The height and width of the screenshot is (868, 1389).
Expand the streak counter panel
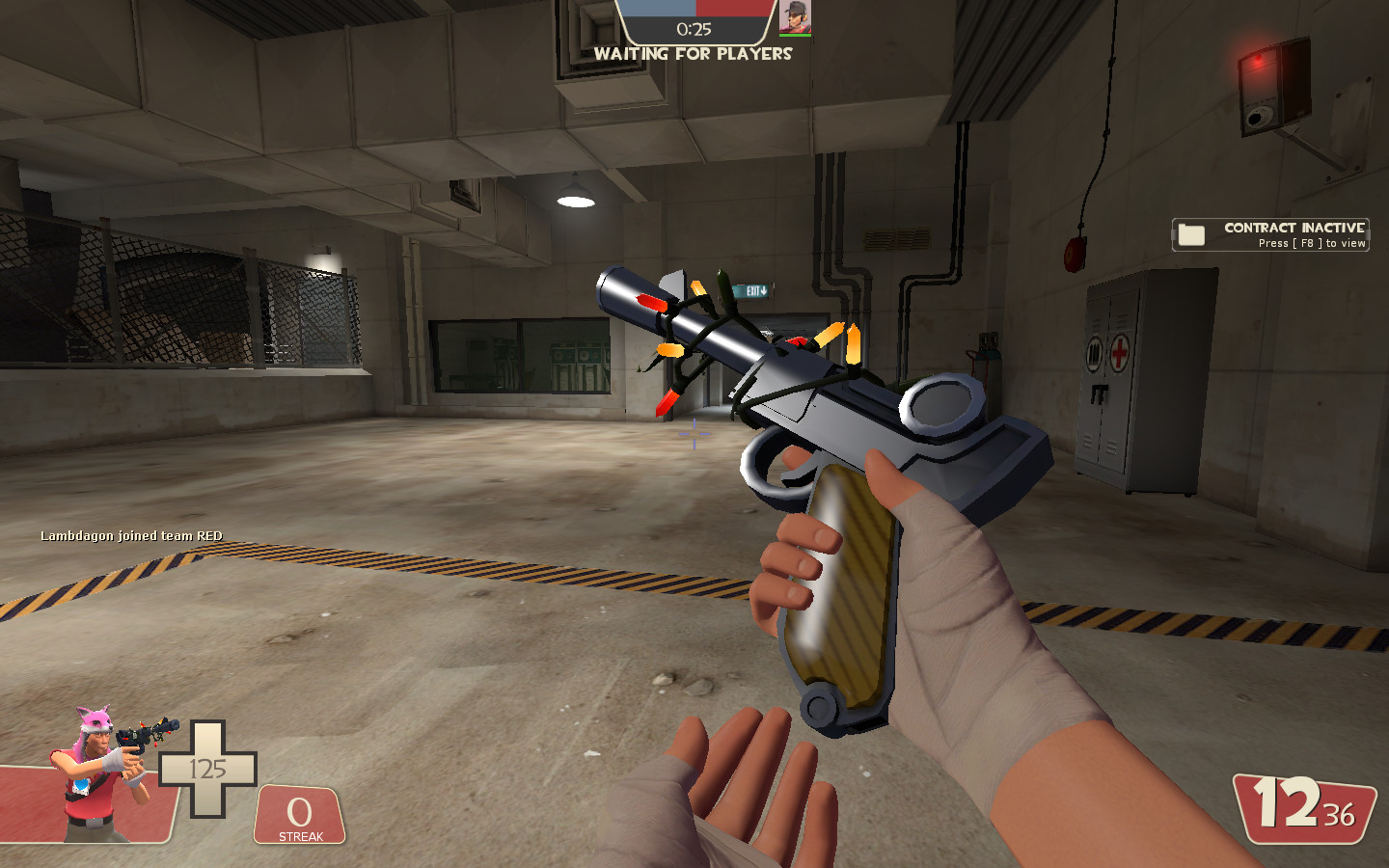tap(299, 815)
